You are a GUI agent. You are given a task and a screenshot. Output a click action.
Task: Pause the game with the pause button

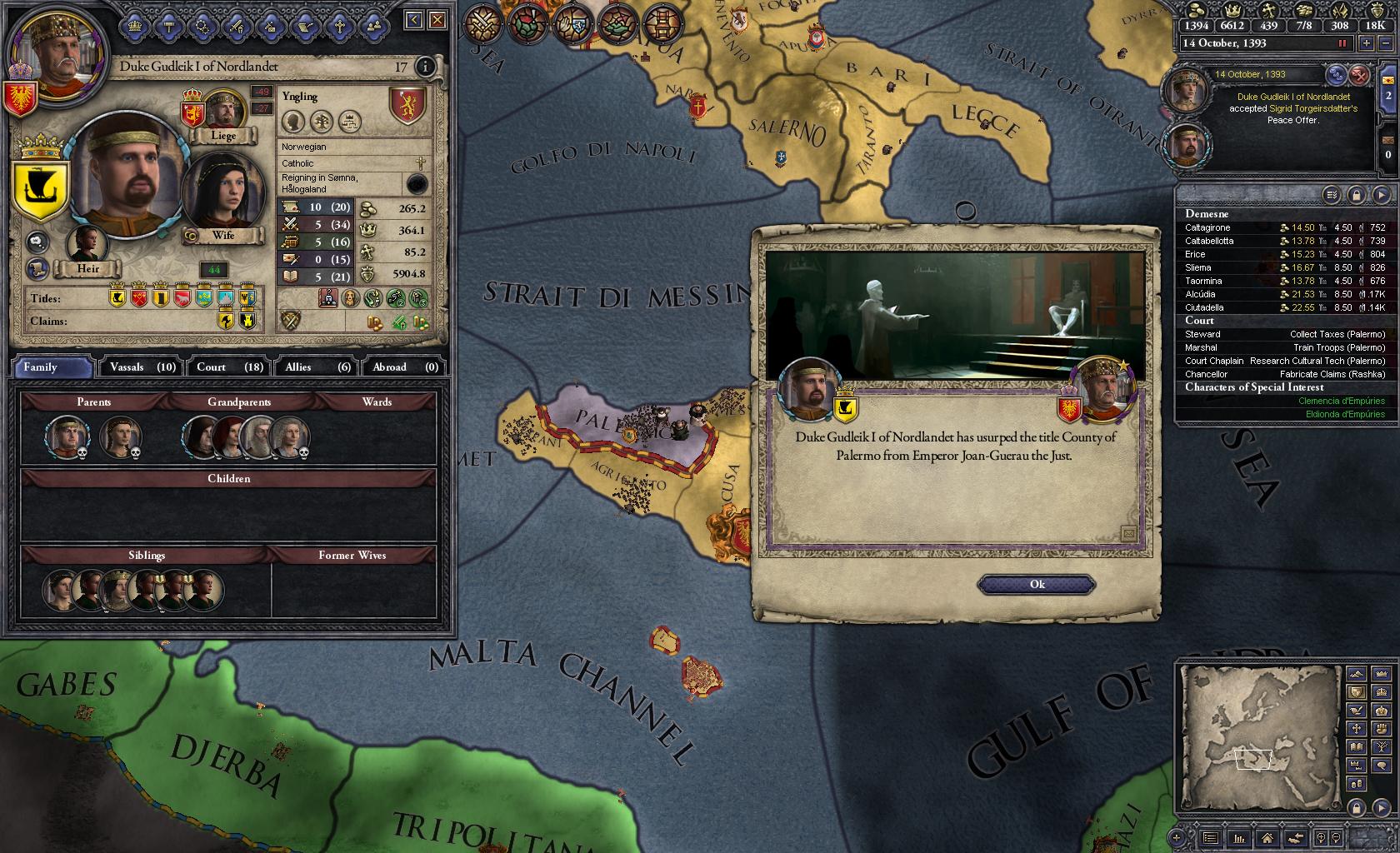coord(1342,43)
